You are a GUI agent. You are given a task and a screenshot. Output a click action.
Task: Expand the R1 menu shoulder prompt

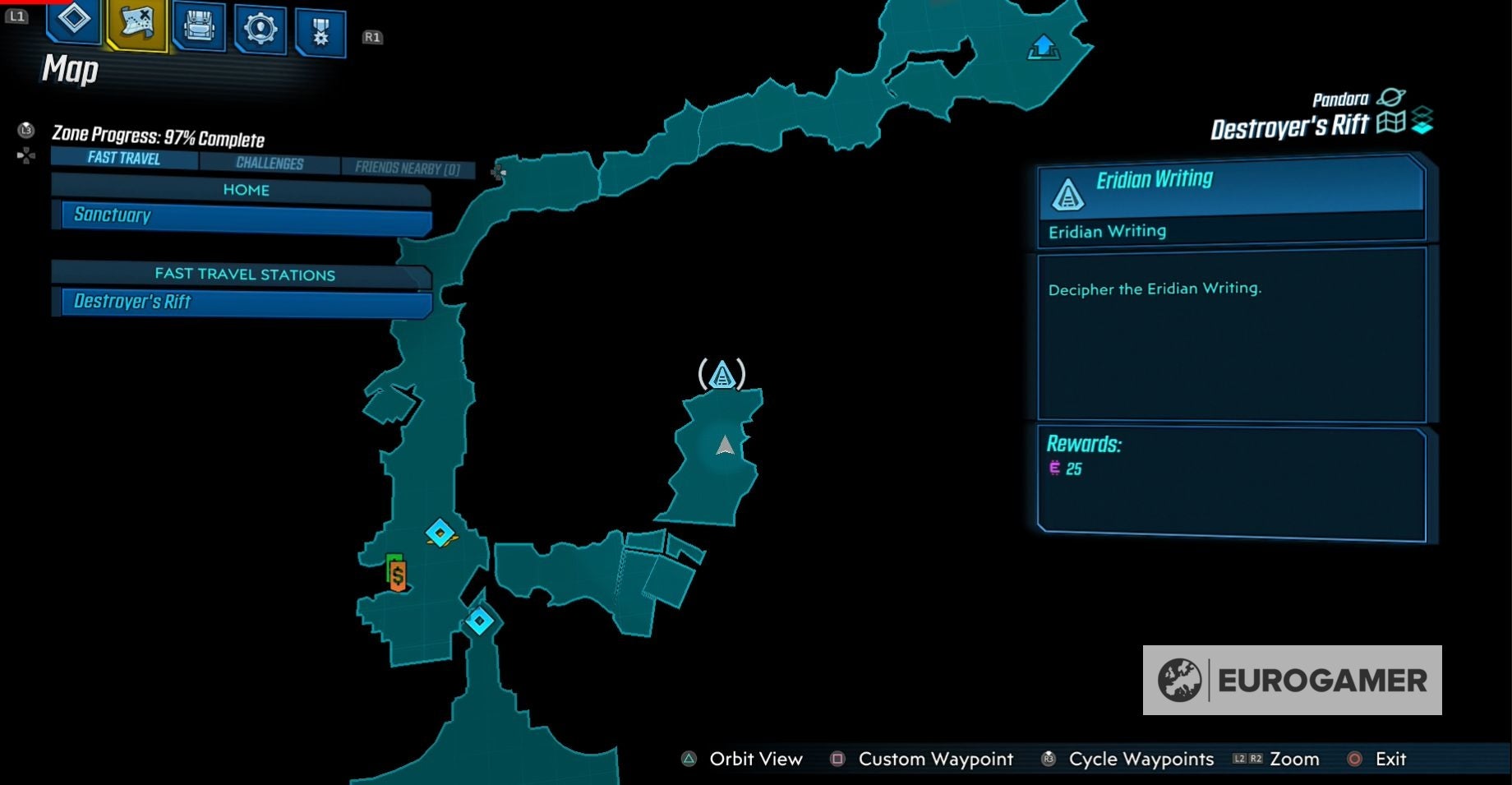[x=371, y=36]
